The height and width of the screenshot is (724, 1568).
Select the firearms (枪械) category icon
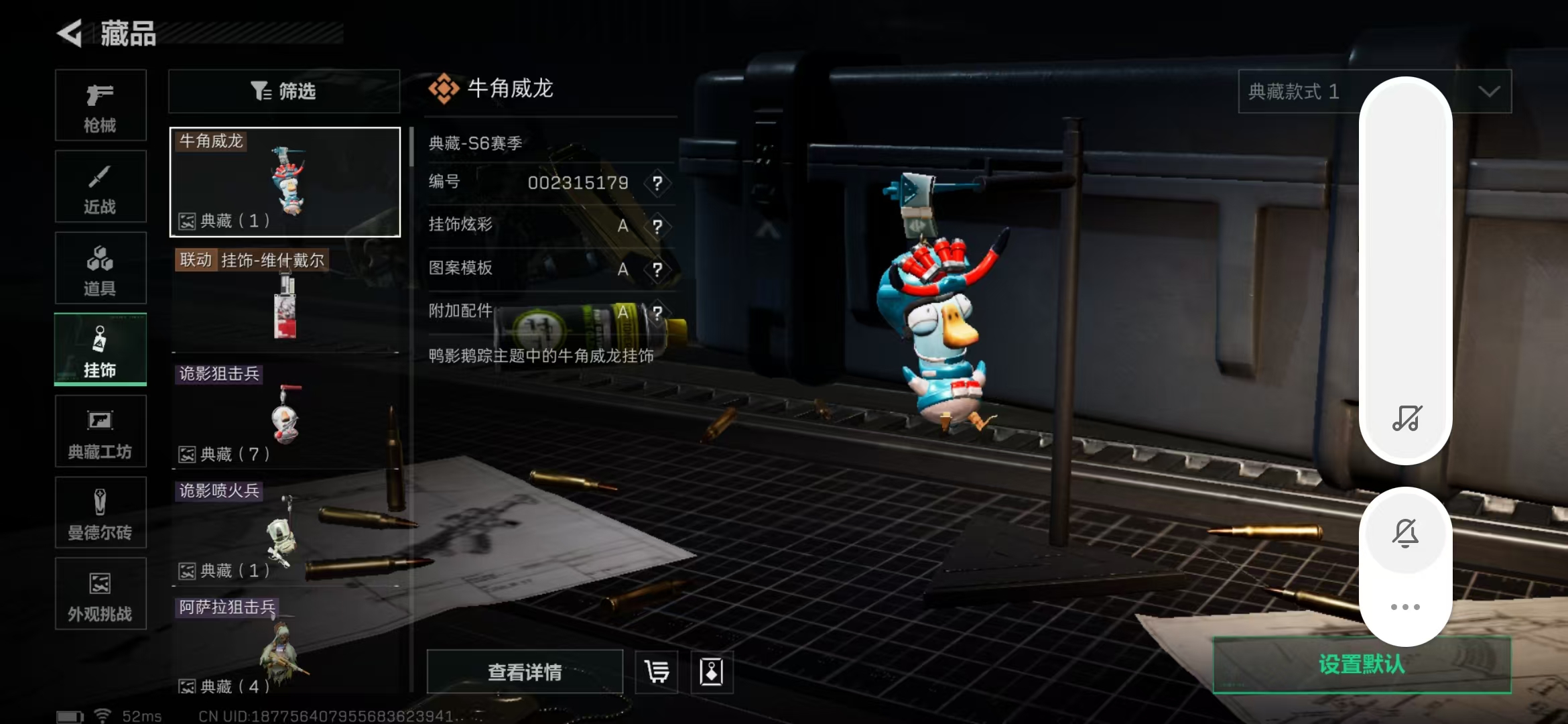pyautogui.click(x=101, y=105)
